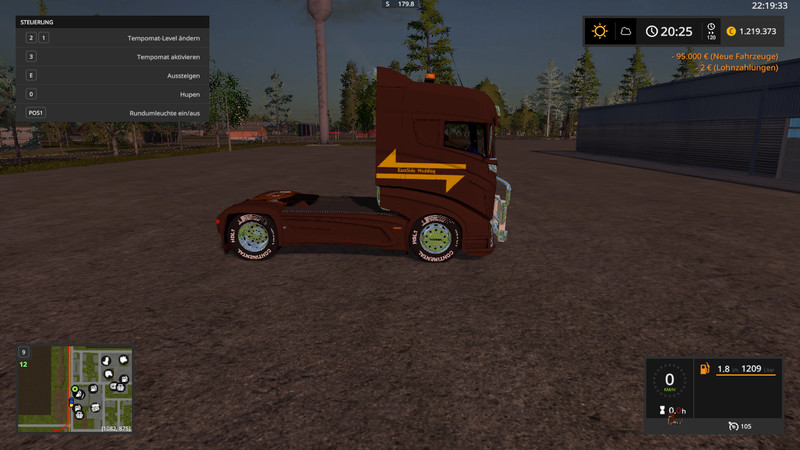Select the cloud forecast icon
The width and height of the screenshot is (800, 450).
[x=625, y=31]
